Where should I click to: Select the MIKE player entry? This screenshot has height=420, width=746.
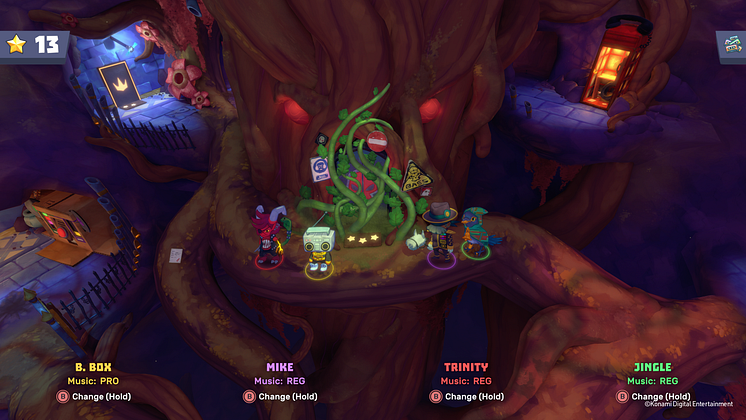click(279, 366)
